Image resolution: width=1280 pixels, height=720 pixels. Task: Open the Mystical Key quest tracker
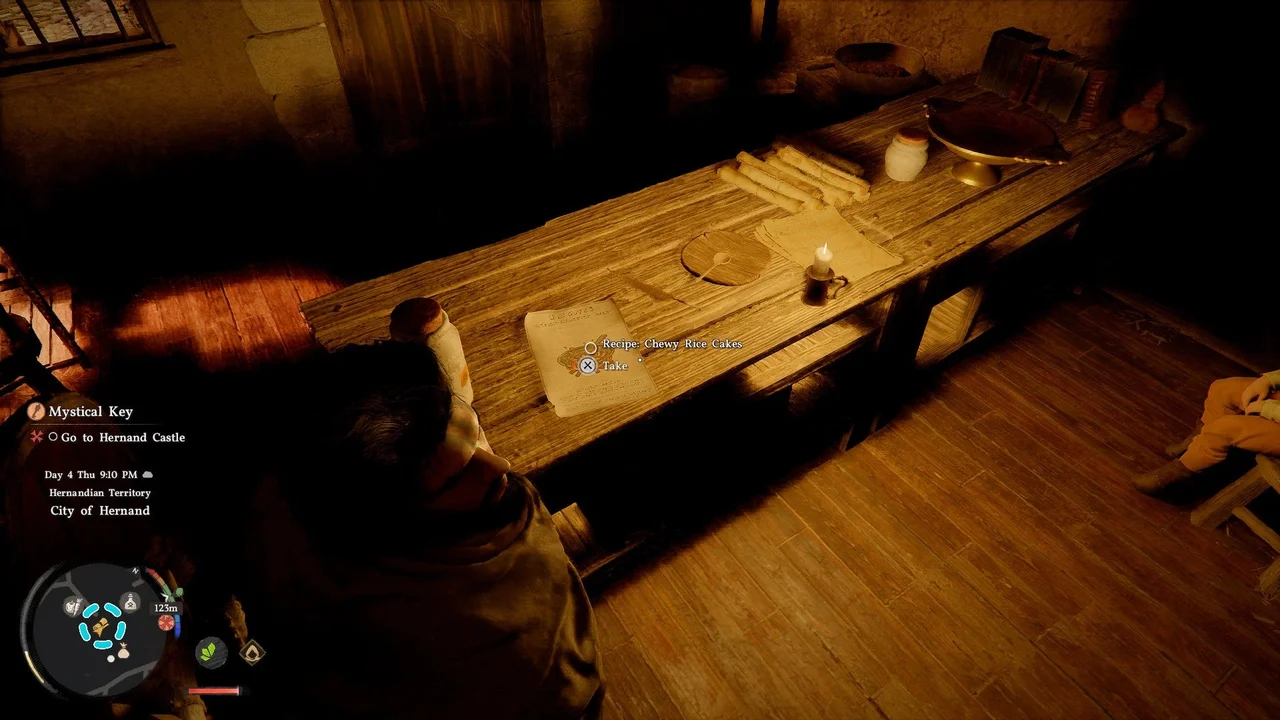coord(90,411)
